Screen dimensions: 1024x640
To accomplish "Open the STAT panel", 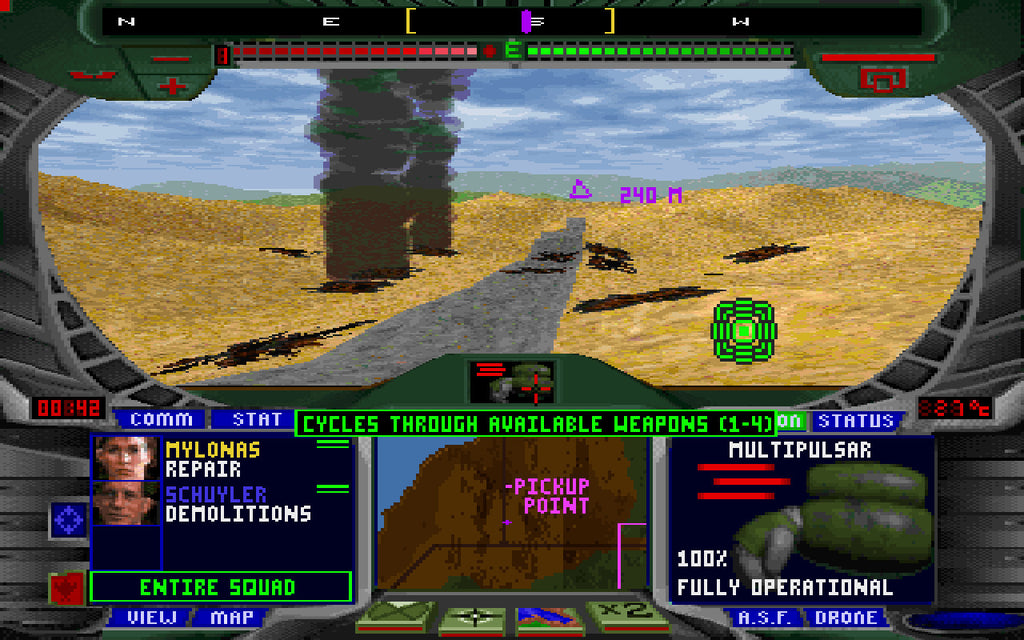I will [257, 420].
